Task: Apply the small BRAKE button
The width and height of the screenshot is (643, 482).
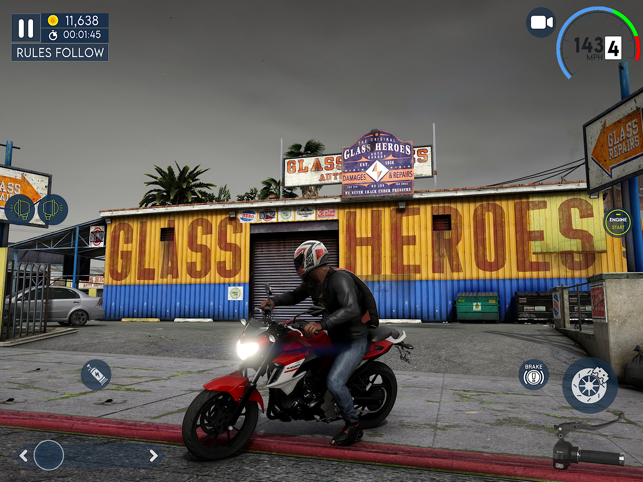Action: pos(534,375)
